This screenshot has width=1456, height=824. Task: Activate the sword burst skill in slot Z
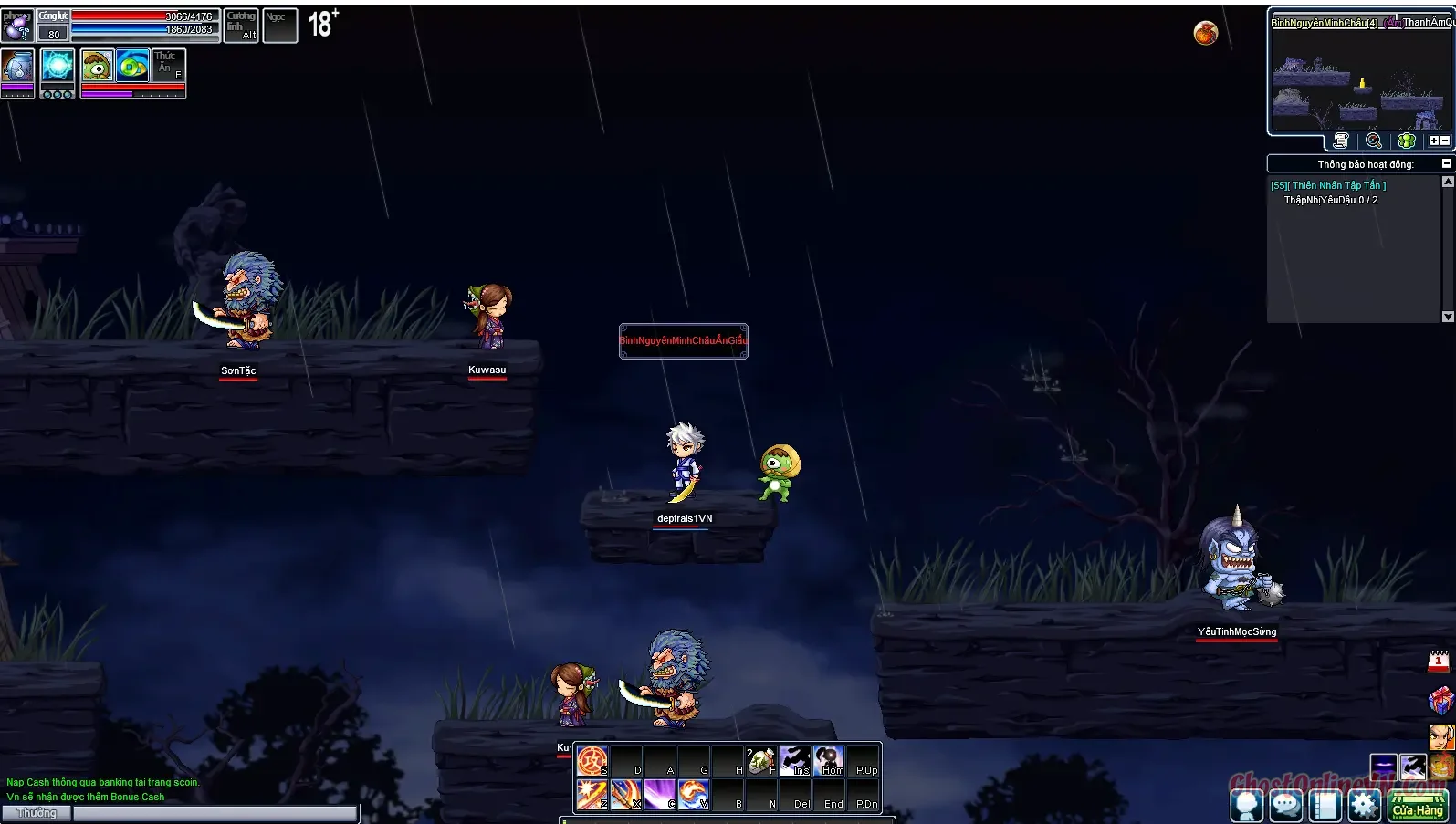[592, 795]
